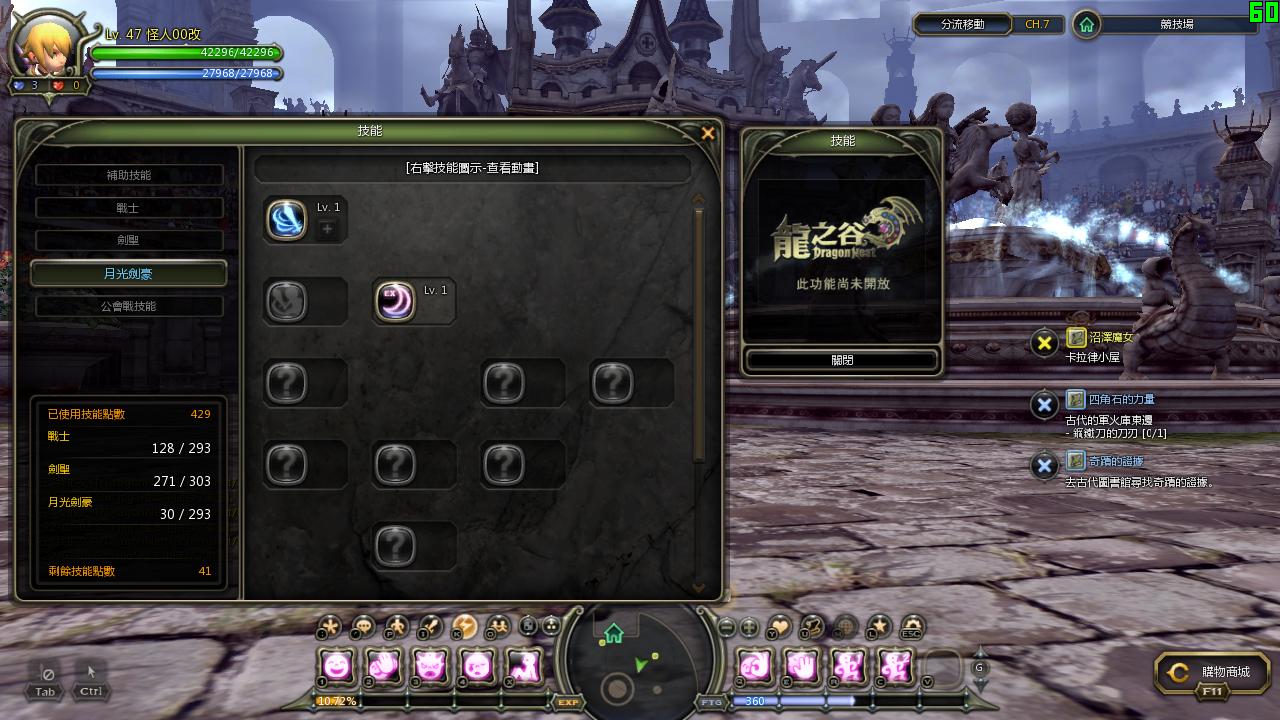Open the 戰士 skill tab
The height and width of the screenshot is (720, 1280).
(129, 208)
